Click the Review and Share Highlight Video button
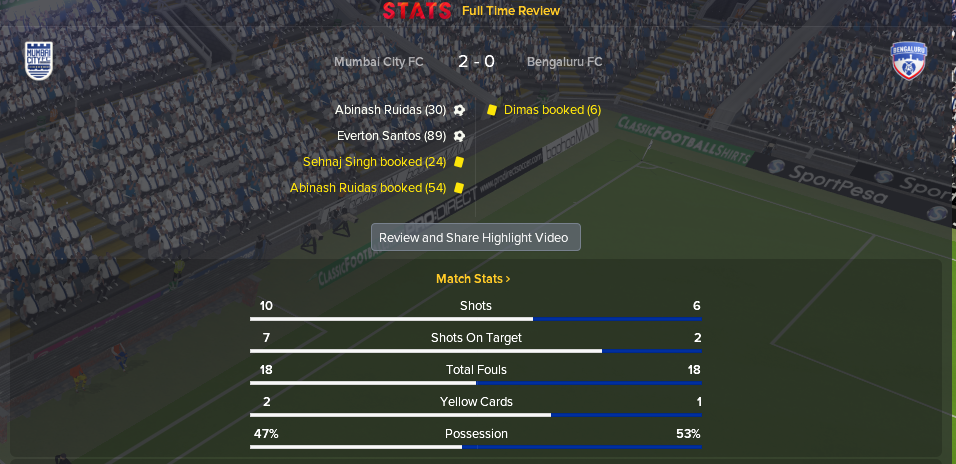Image resolution: width=956 pixels, height=464 pixels. (475, 238)
